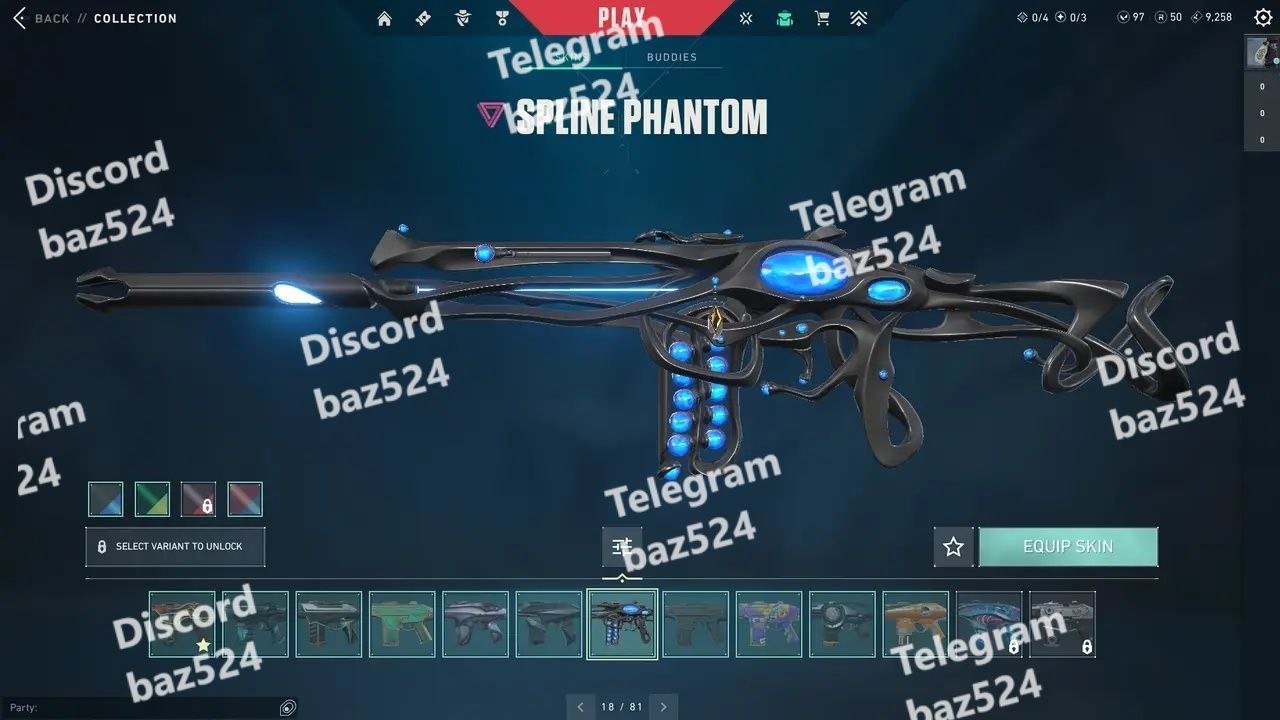Equip the Spline Phantom skin

(x=1068, y=547)
